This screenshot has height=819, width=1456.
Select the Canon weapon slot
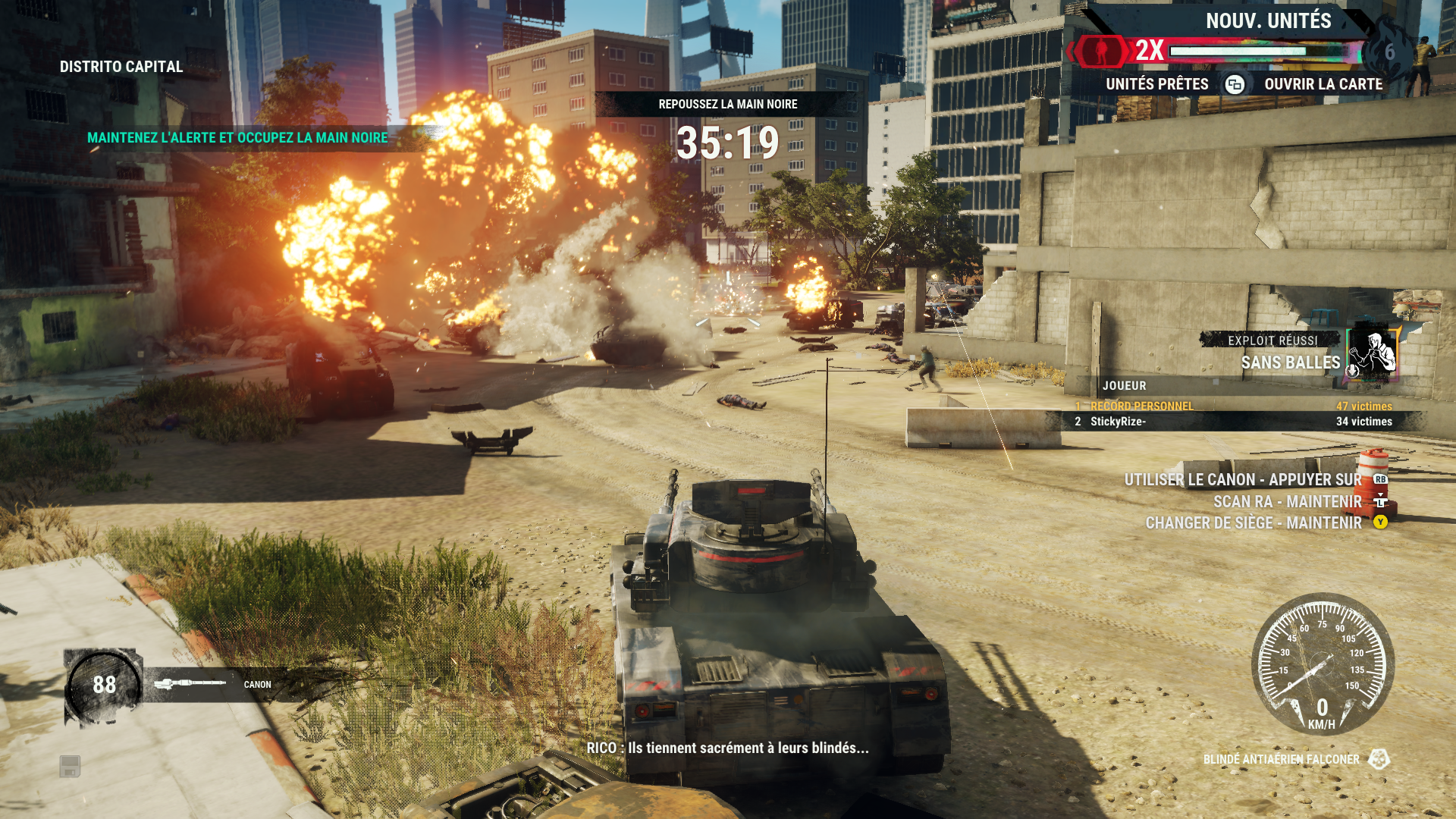(x=212, y=684)
